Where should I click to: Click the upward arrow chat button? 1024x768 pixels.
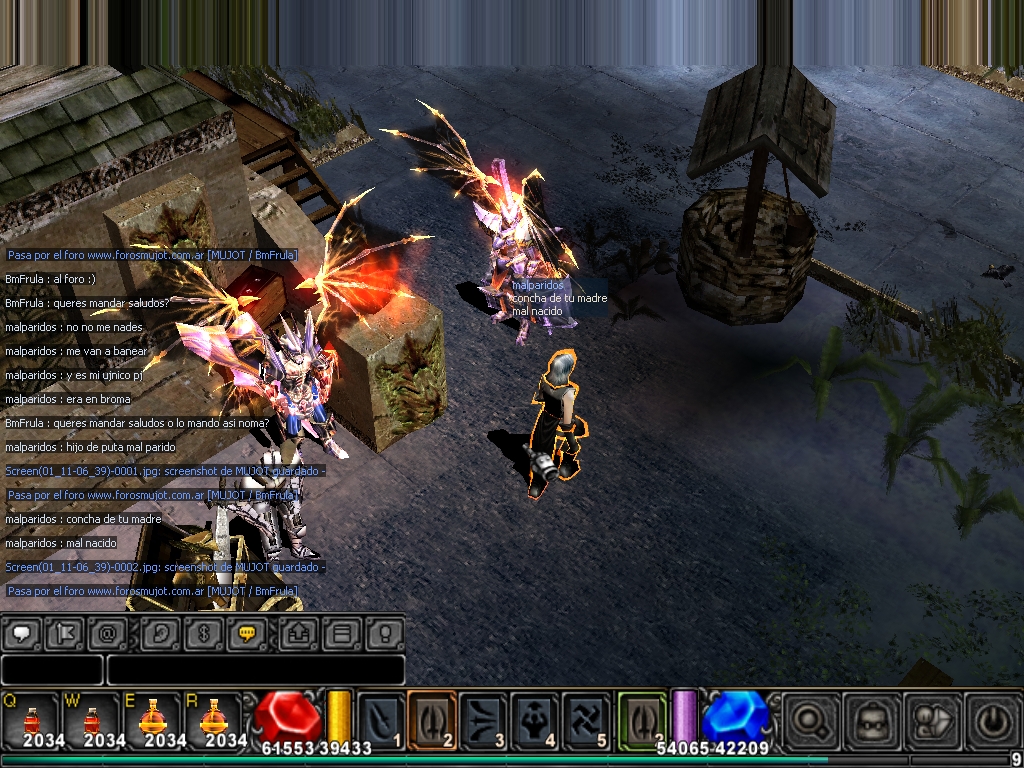tap(298, 633)
